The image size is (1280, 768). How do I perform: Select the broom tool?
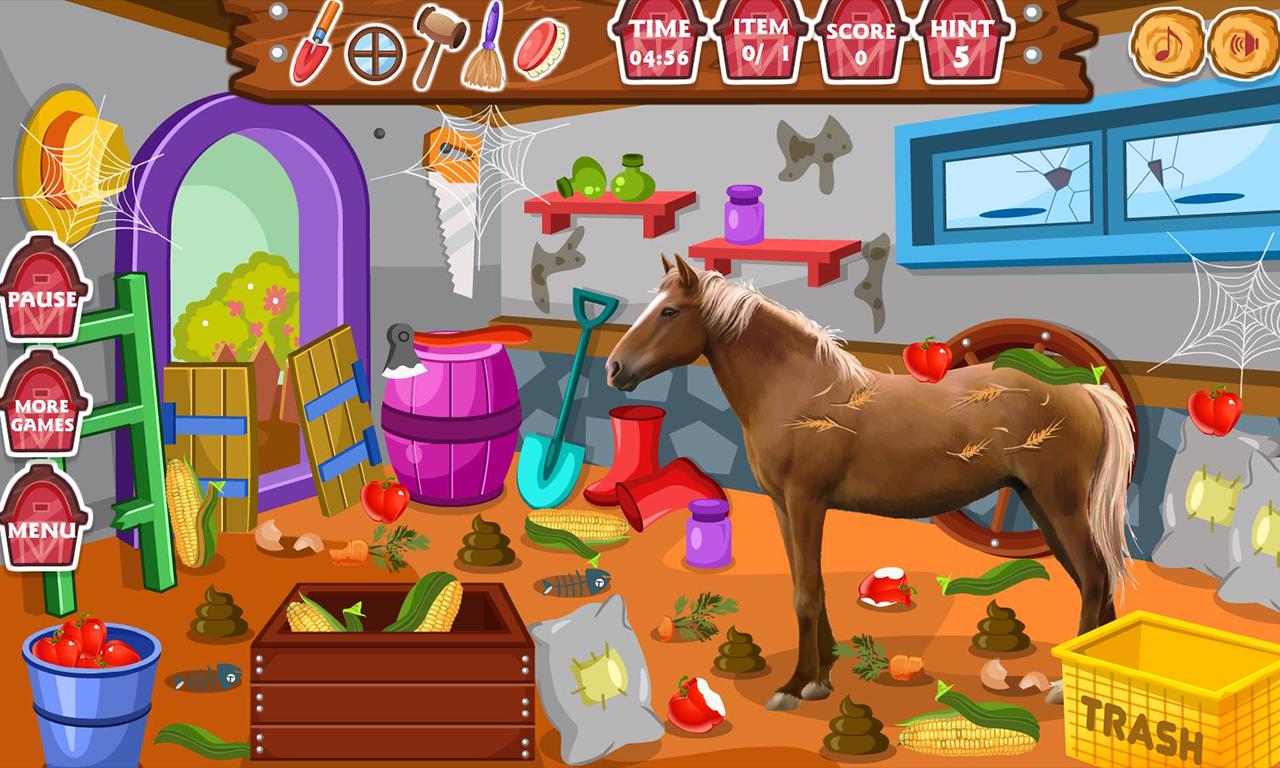(x=489, y=45)
